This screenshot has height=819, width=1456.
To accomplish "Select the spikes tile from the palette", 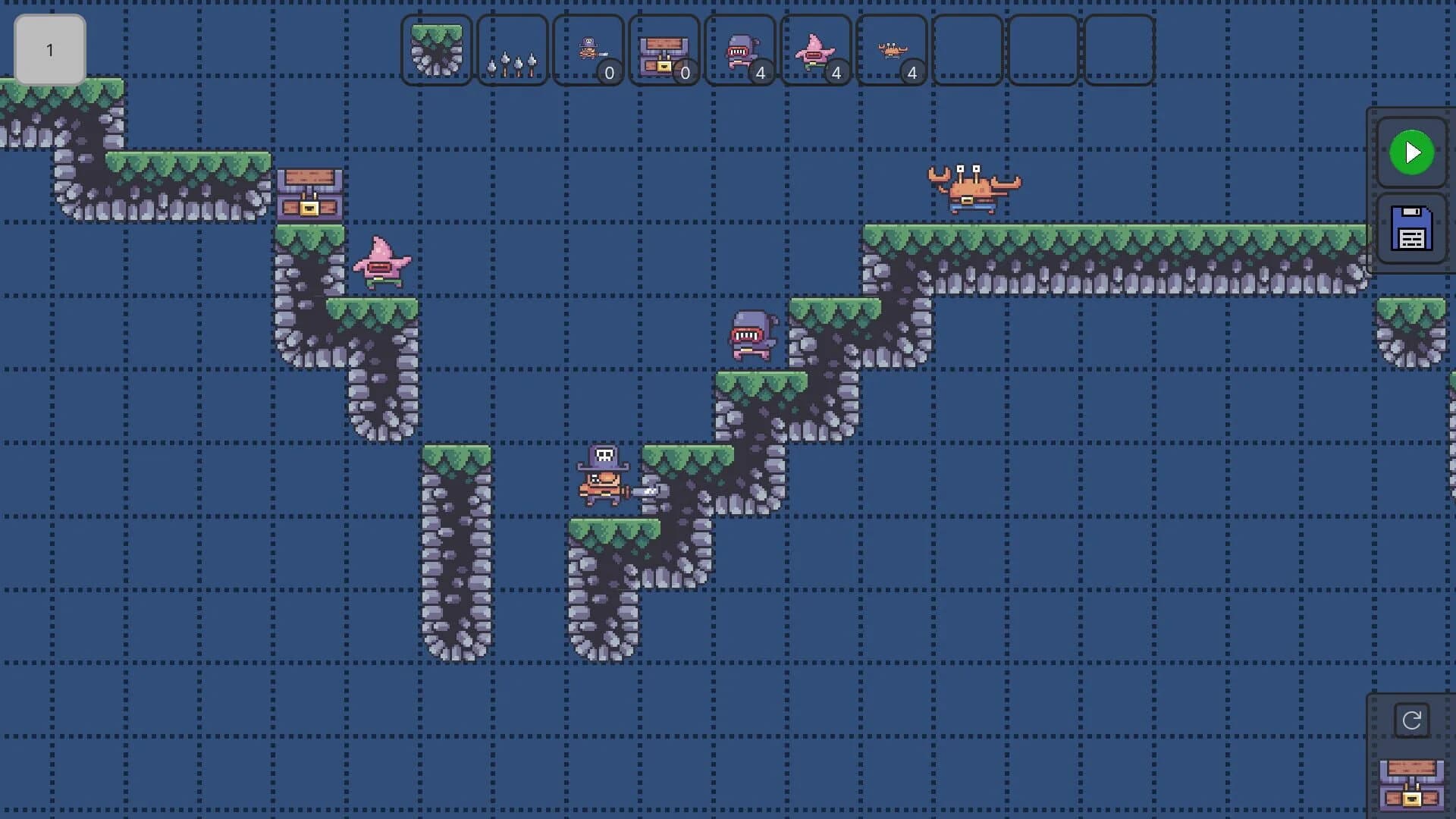I will (x=513, y=50).
